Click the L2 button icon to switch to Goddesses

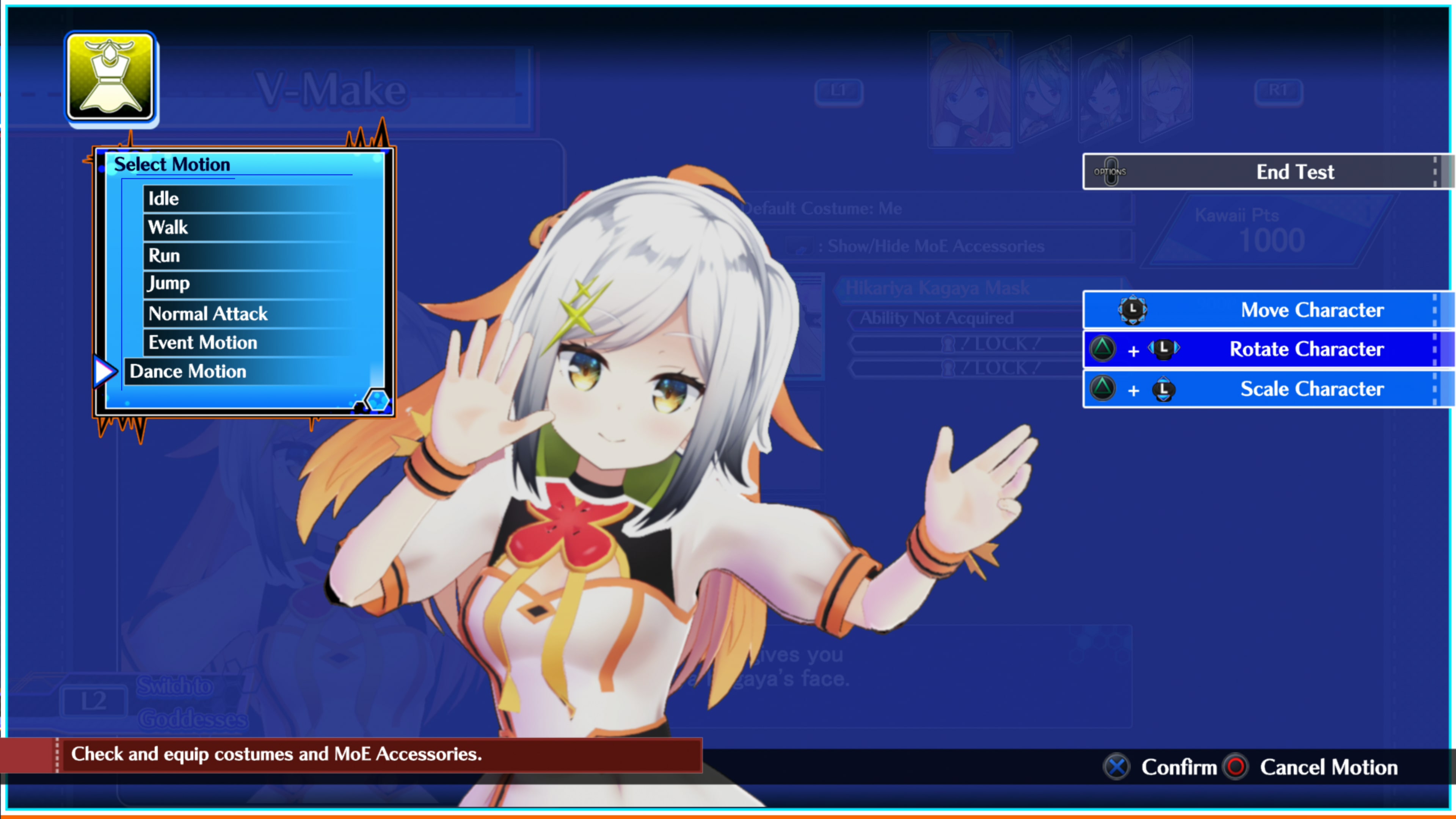(94, 701)
